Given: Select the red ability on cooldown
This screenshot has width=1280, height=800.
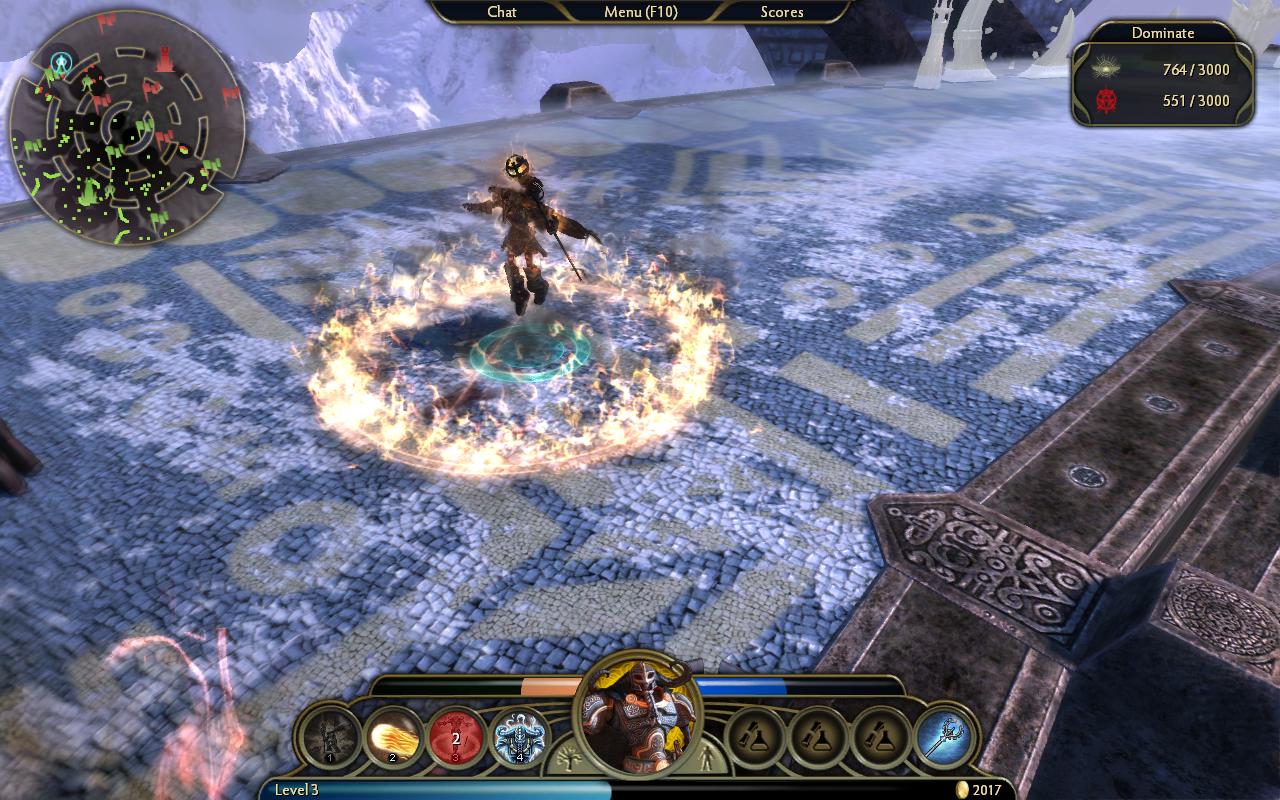Looking at the screenshot, I should tap(456, 738).
